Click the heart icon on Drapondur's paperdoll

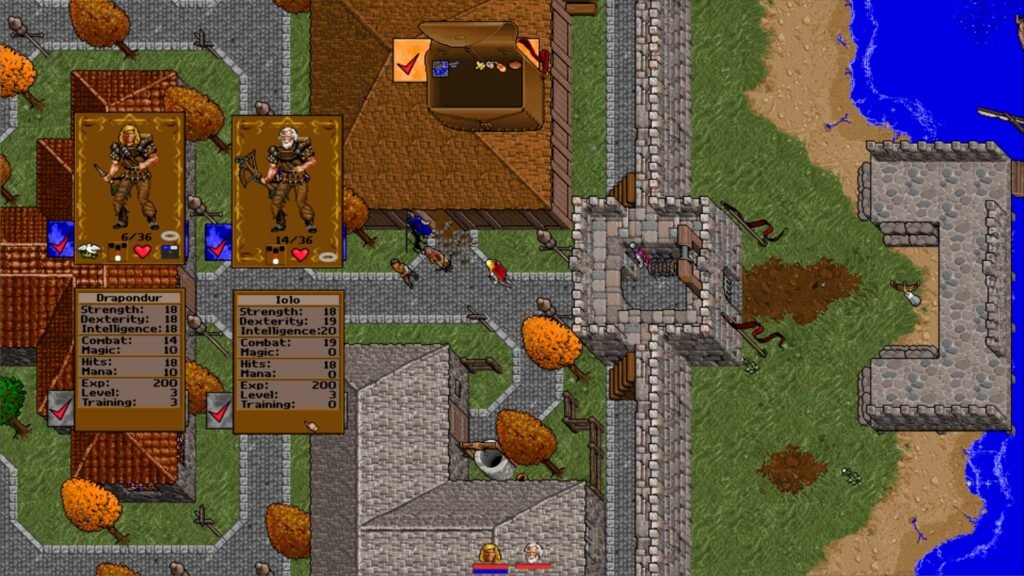pyautogui.click(x=142, y=252)
